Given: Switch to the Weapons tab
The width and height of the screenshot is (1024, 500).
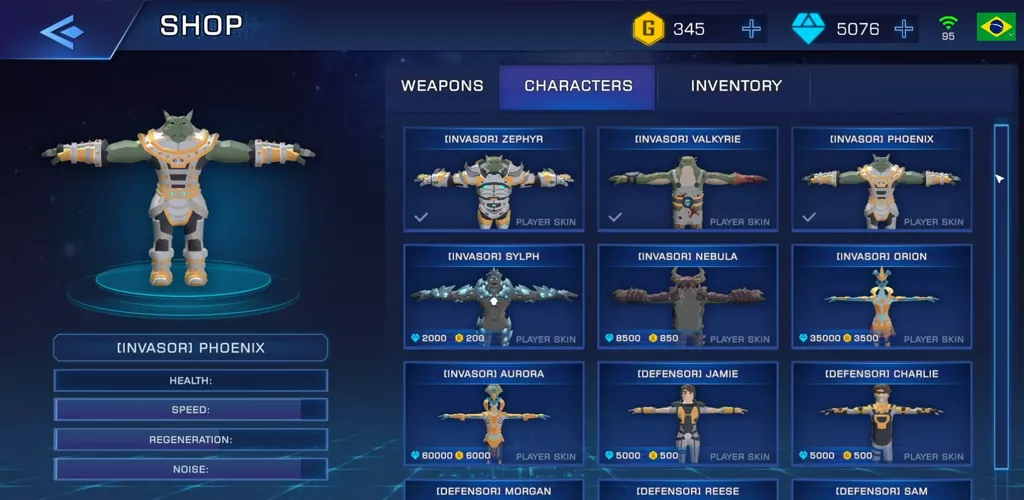Looking at the screenshot, I should (442, 86).
